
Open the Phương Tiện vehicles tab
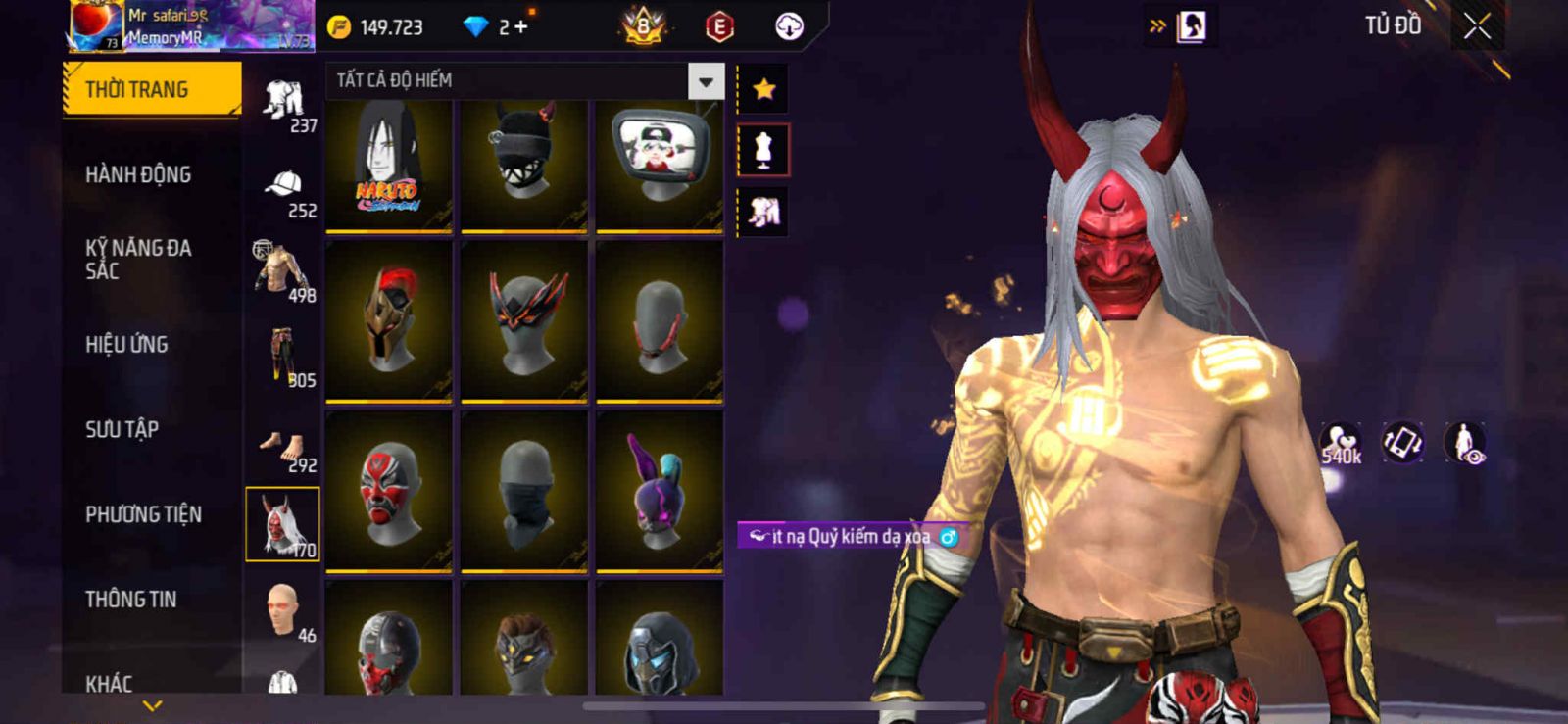tap(143, 514)
